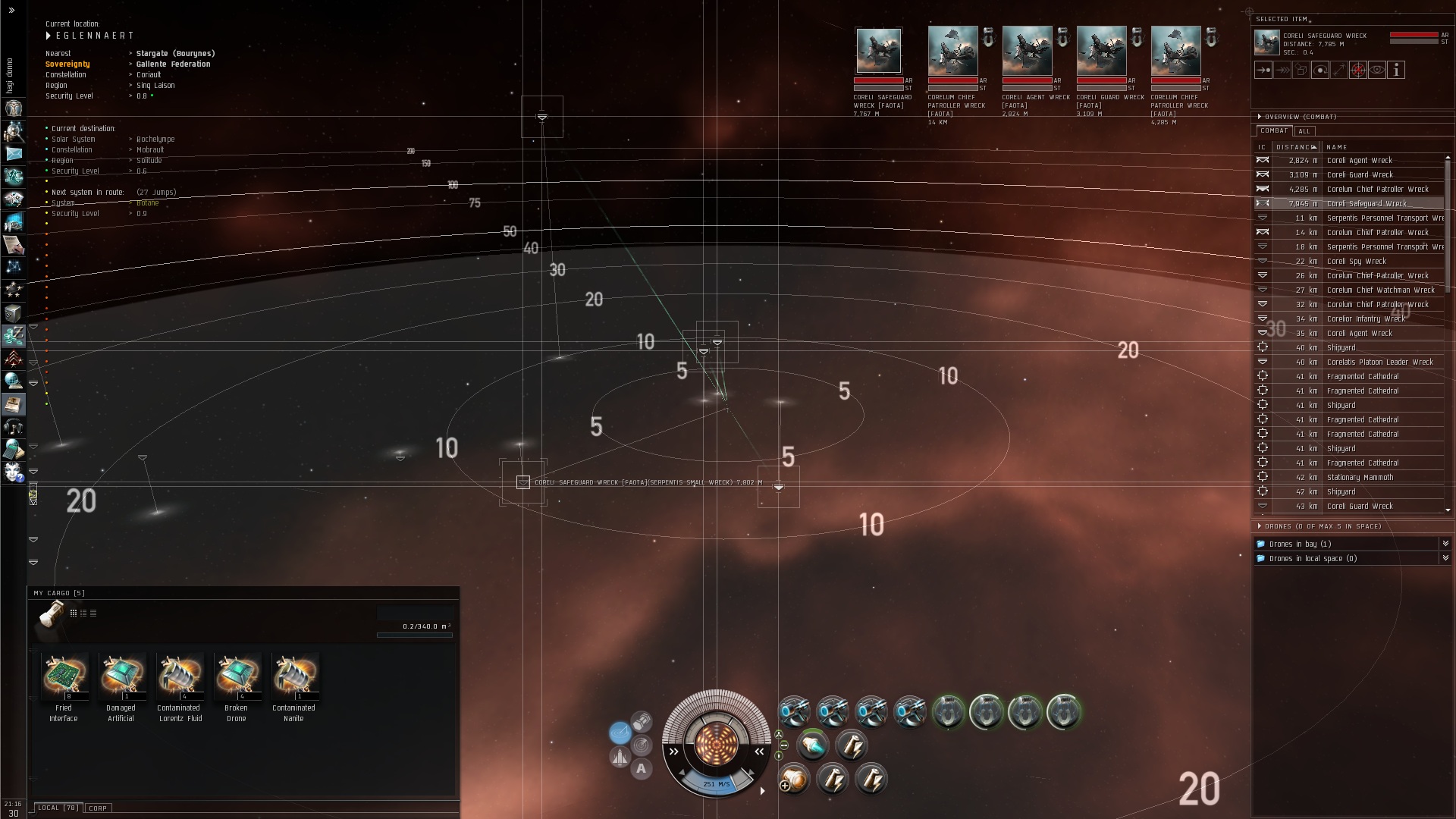Screen dimensions: 1456x819
Task: Pick the Contaminated Lorentz Fluid stack
Action: 180,676
